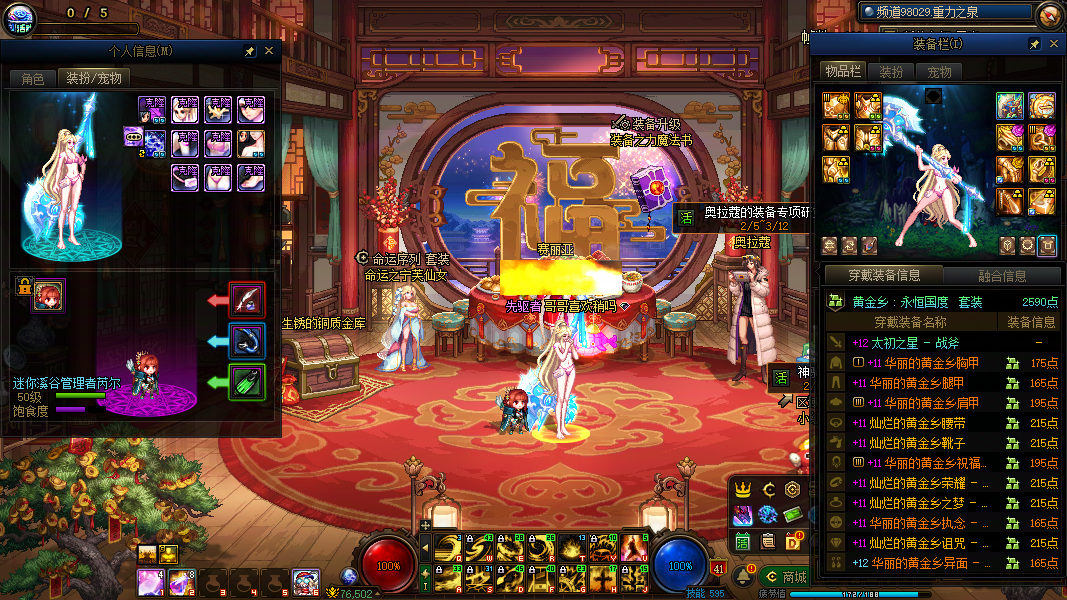Click the red-bordered feather pet equipment slot
Viewport: 1067px width, 600px height.
[x=247, y=299]
